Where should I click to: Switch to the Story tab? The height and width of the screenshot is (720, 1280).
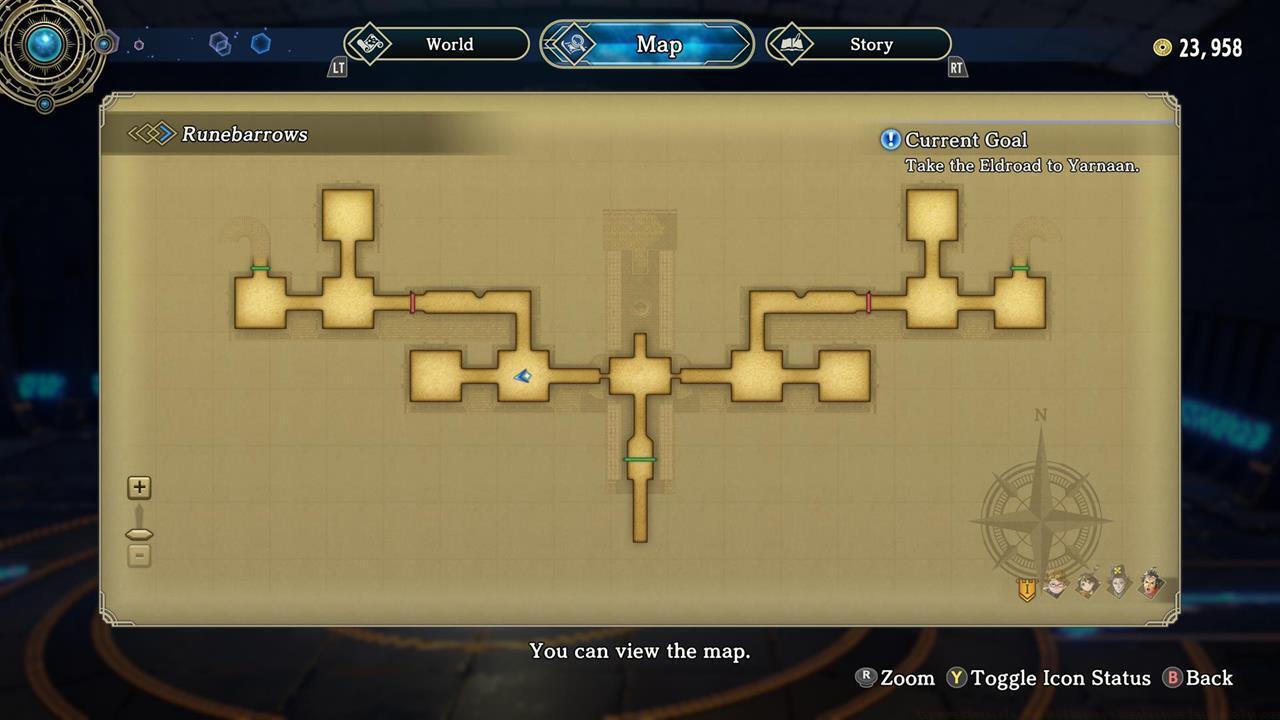point(869,44)
